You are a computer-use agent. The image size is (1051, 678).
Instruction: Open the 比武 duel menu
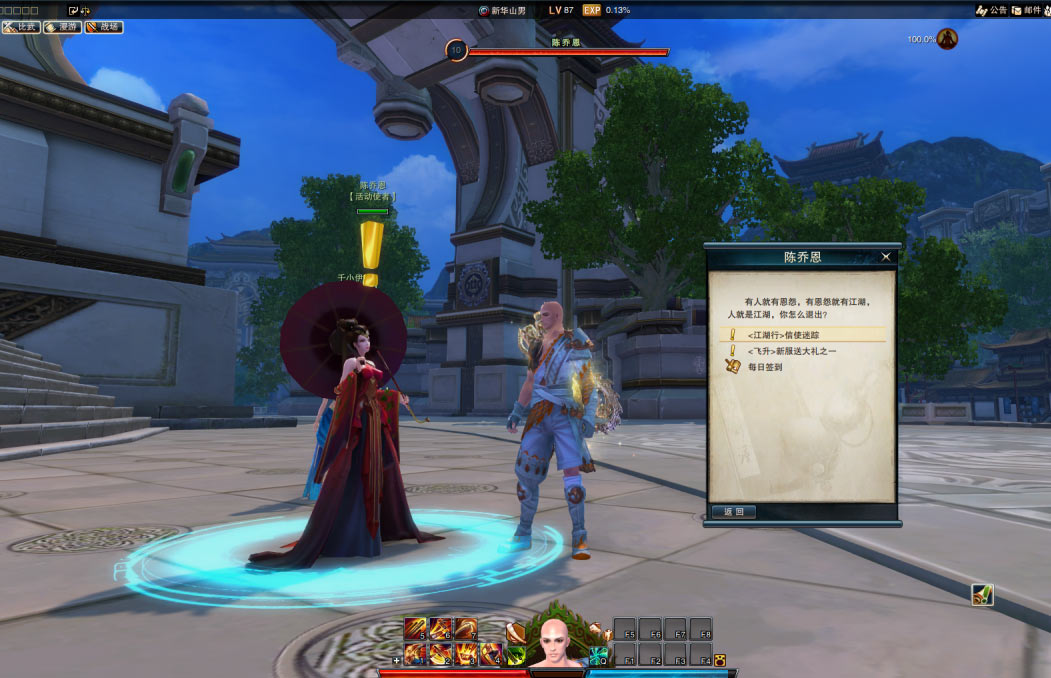pyautogui.click(x=21, y=27)
